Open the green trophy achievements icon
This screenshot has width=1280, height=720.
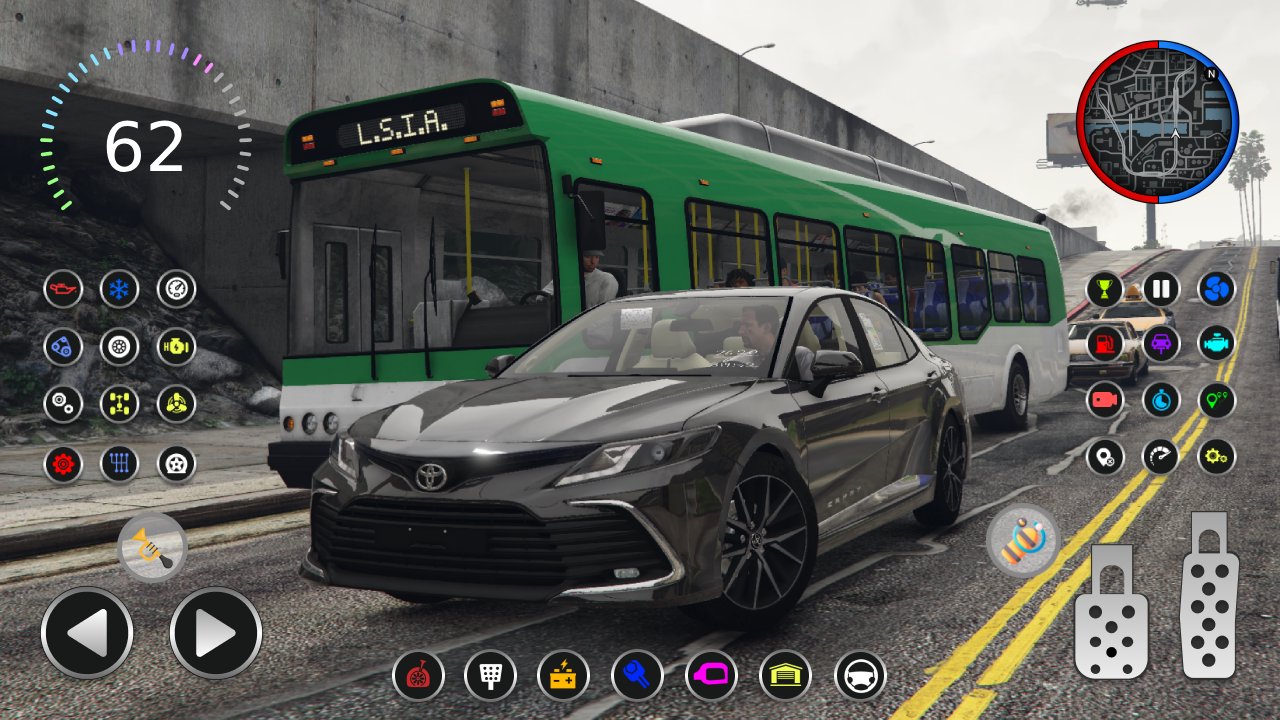coord(1105,289)
